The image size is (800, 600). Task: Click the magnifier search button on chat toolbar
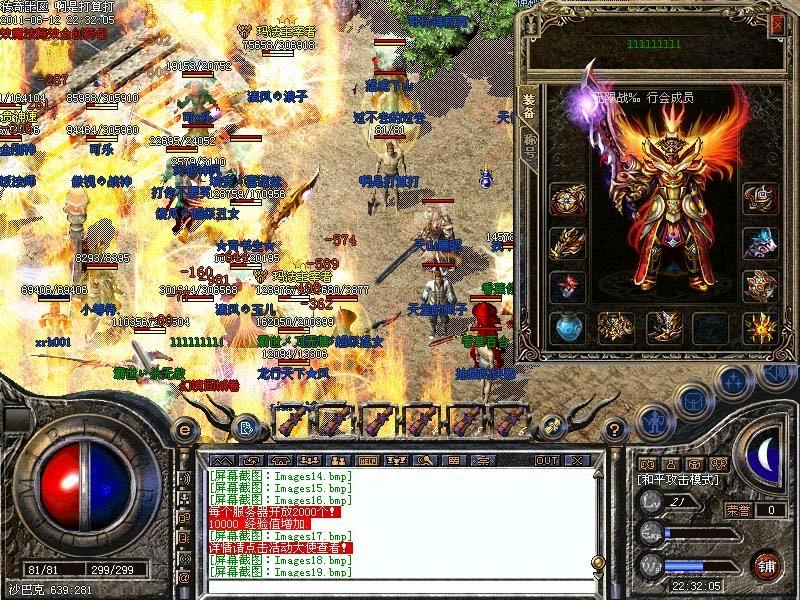[x=424, y=460]
